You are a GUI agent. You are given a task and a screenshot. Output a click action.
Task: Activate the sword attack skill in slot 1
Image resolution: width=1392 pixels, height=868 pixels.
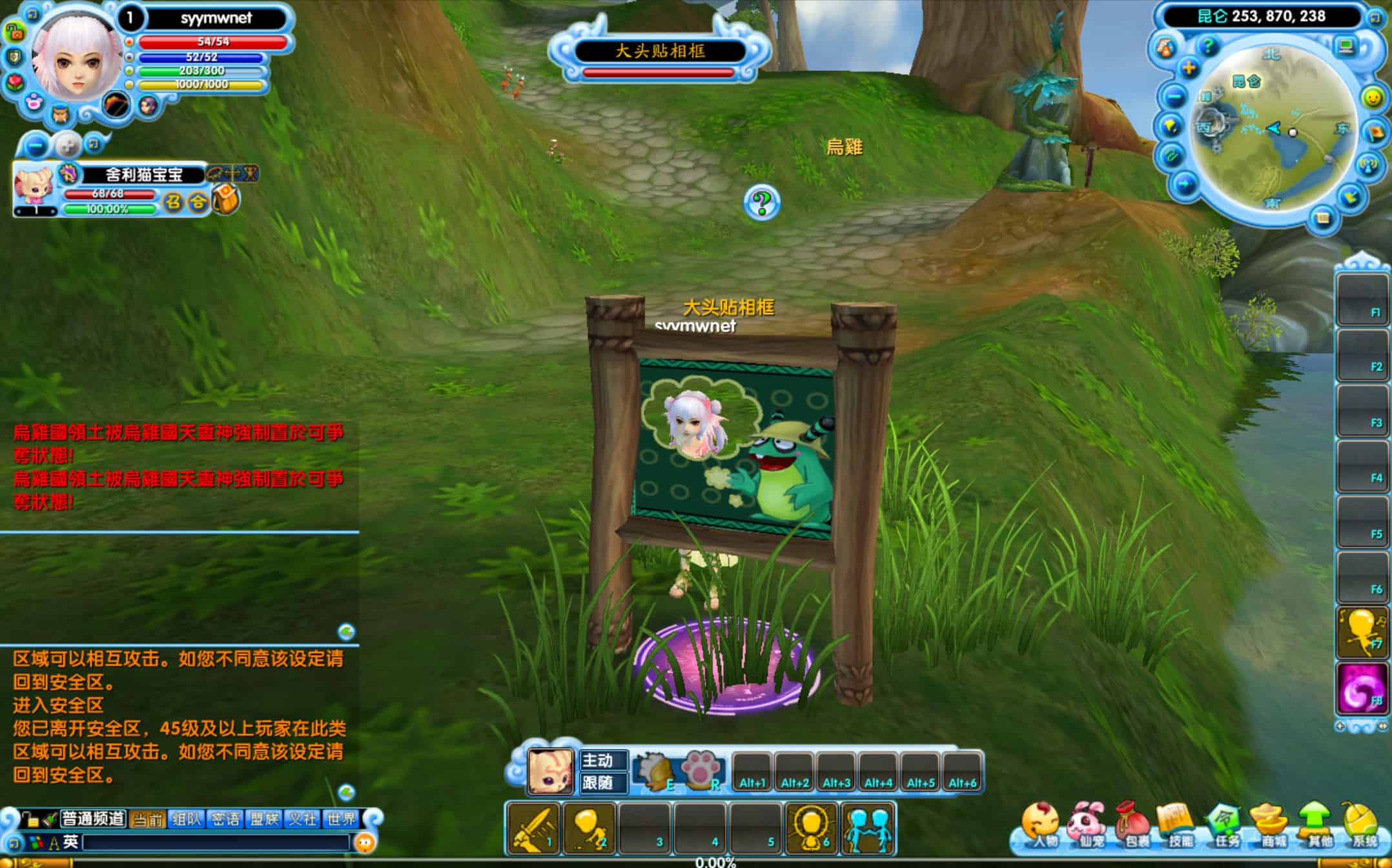tap(533, 828)
